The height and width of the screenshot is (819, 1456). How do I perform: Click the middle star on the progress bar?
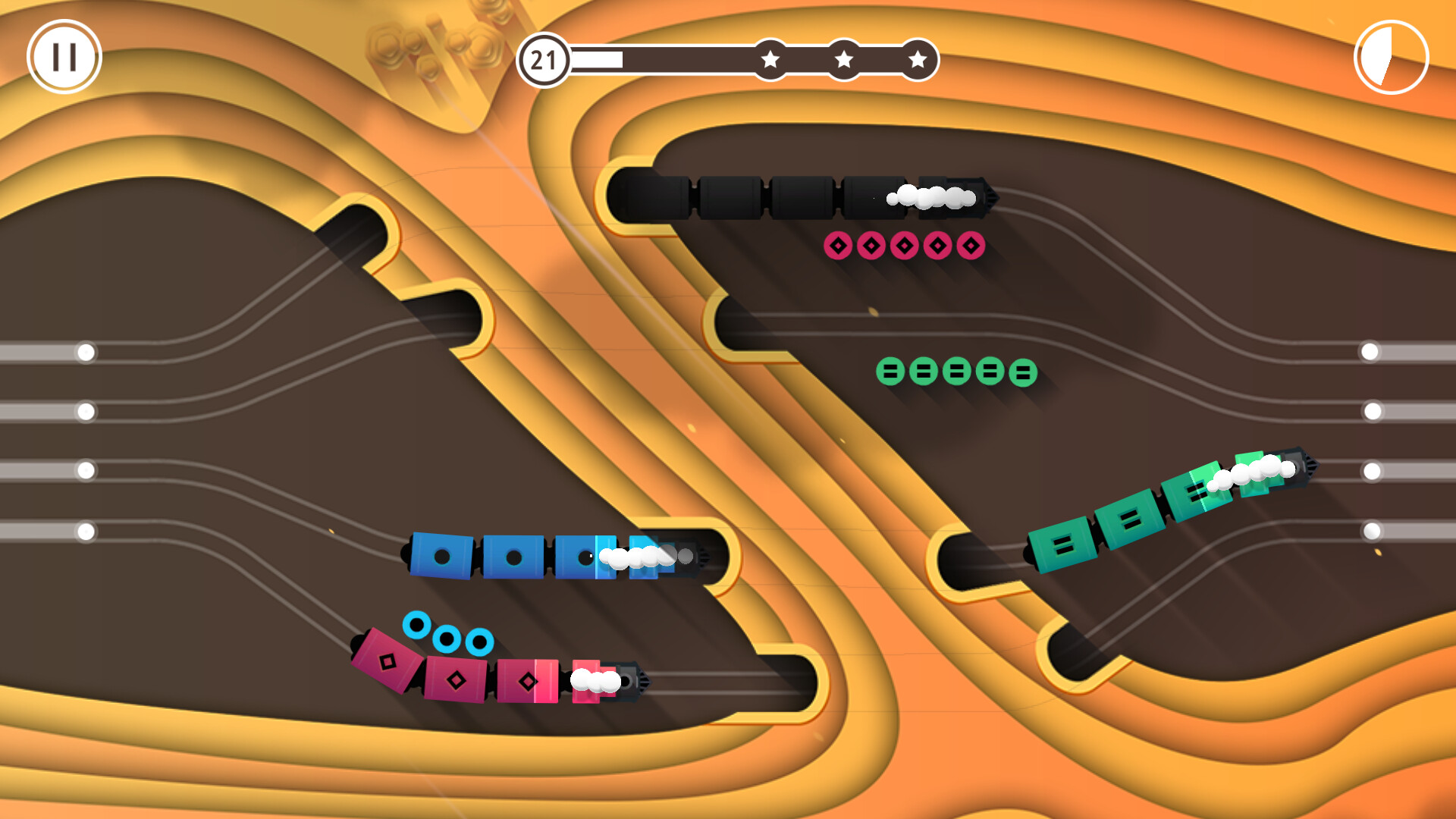[x=844, y=58]
